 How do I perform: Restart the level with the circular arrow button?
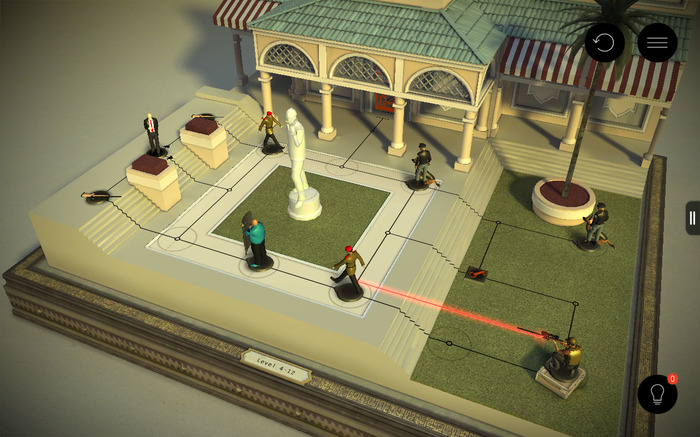point(604,43)
